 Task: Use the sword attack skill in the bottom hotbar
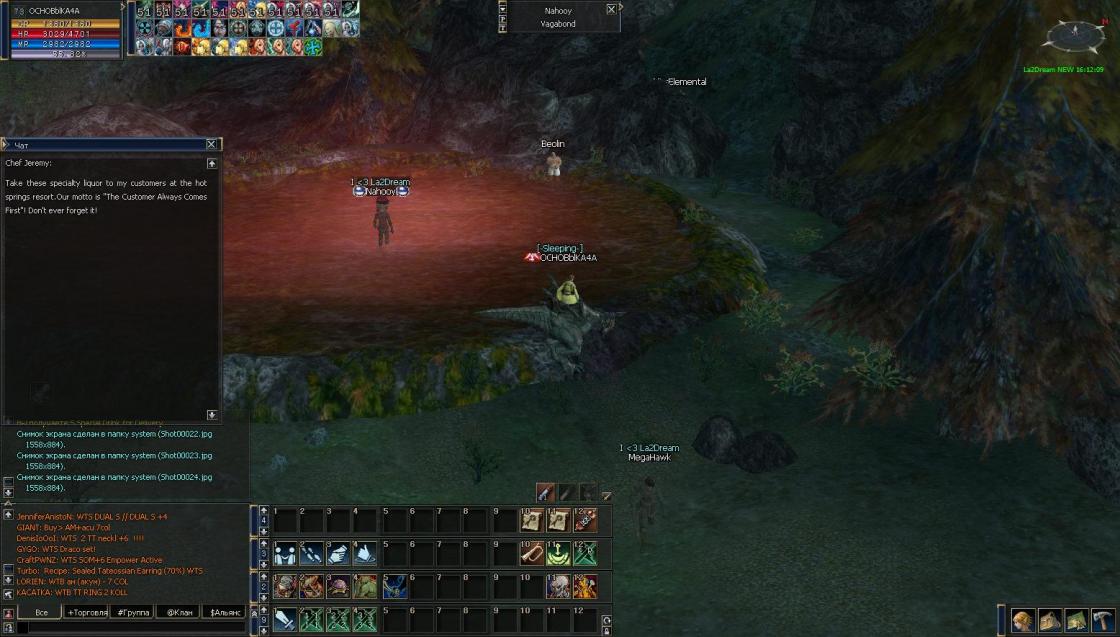click(x=285, y=619)
